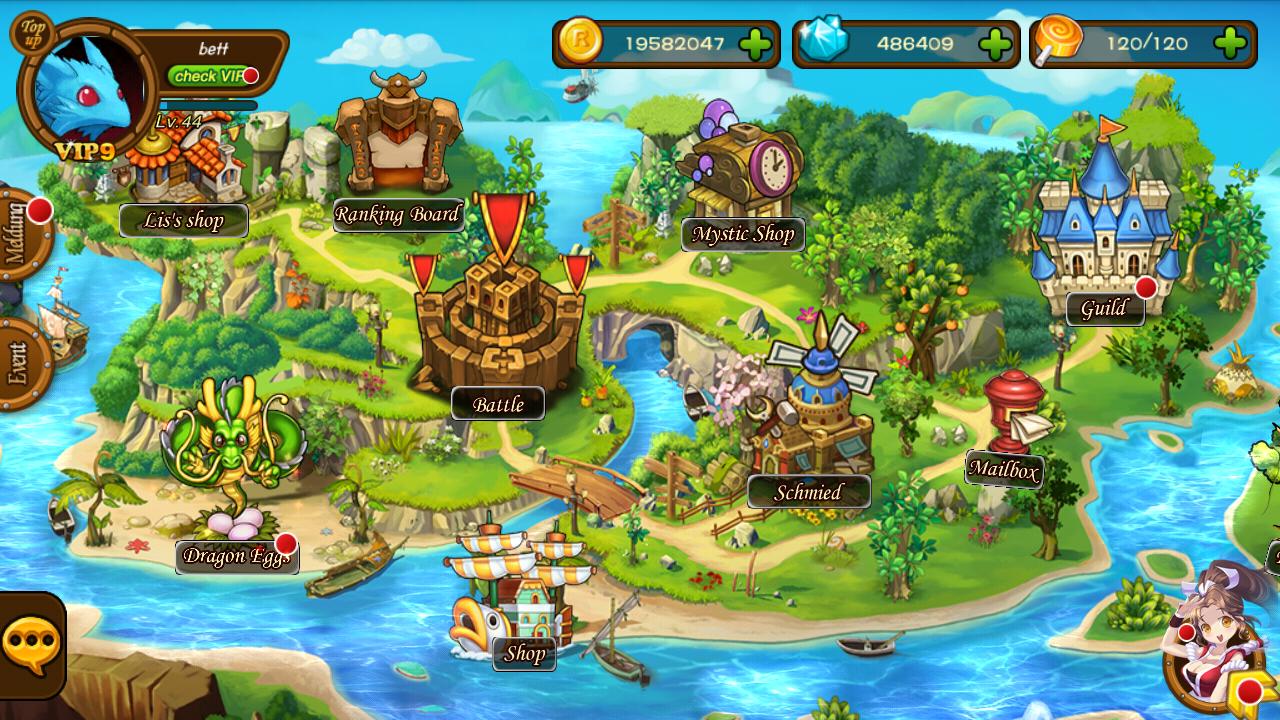Open the Top up button
The width and height of the screenshot is (1280, 720).
click(x=34, y=34)
